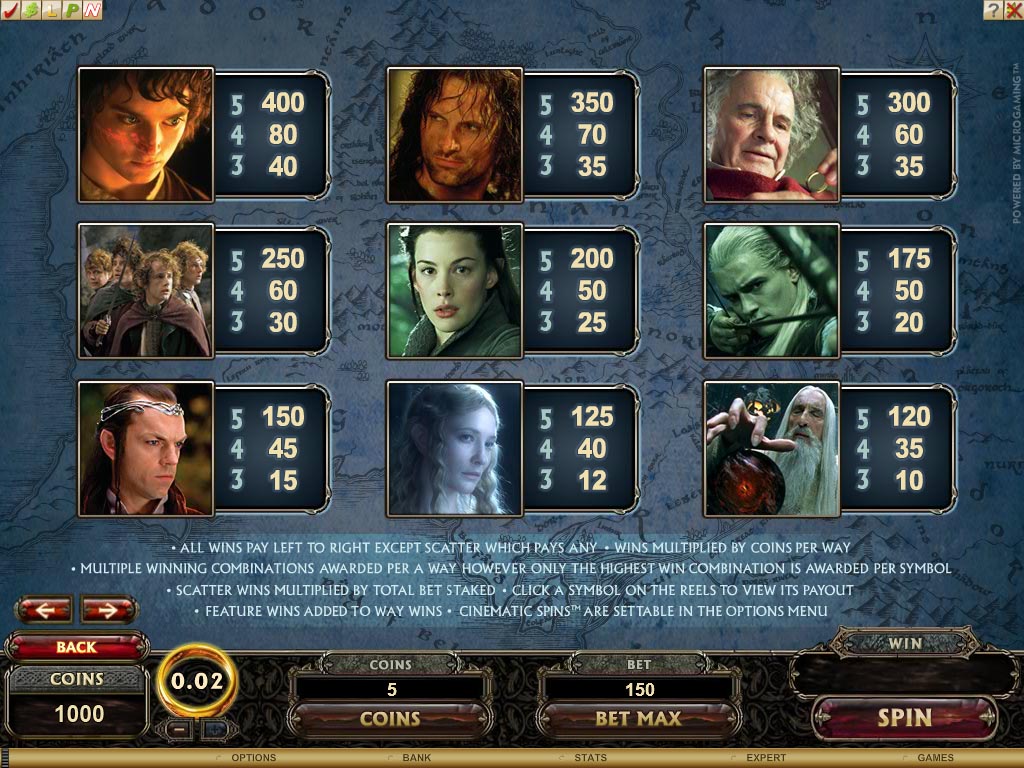Image resolution: width=1024 pixels, height=768 pixels.
Task: Click the green dollar sign toolbar icon
Action: pyautogui.click(x=30, y=10)
